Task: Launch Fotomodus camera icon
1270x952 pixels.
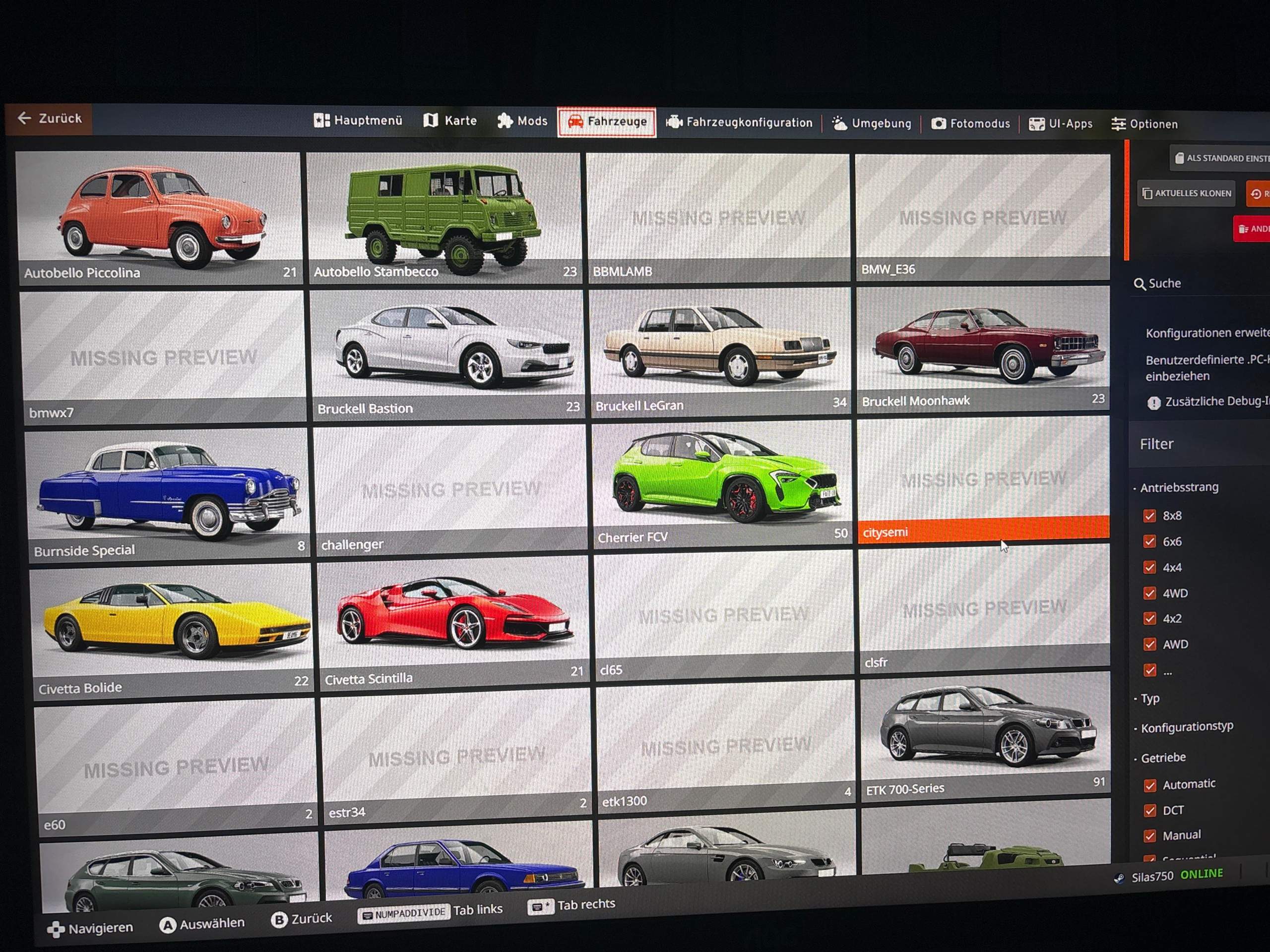Action: (939, 123)
